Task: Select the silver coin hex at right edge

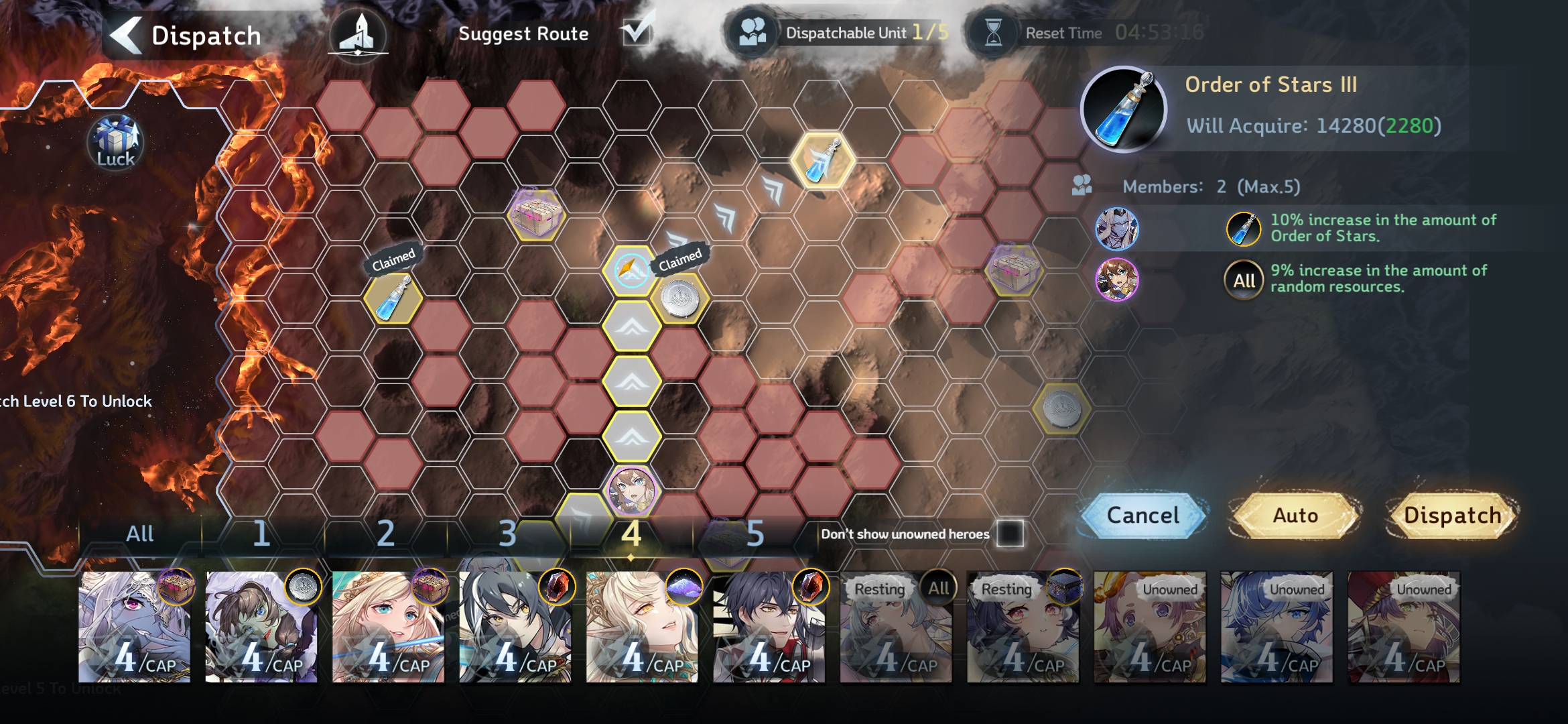Action: pyautogui.click(x=1061, y=408)
